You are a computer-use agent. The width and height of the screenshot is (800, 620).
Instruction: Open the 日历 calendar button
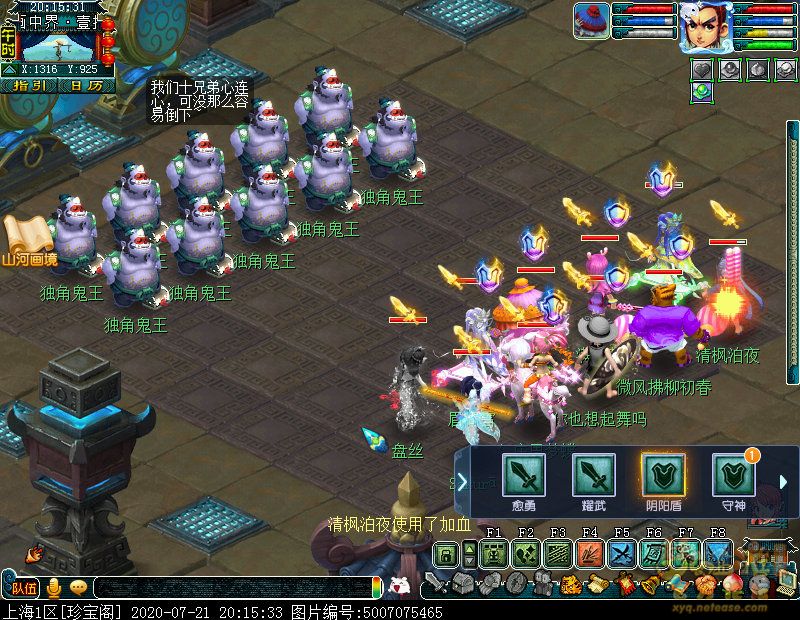(x=86, y=85)
